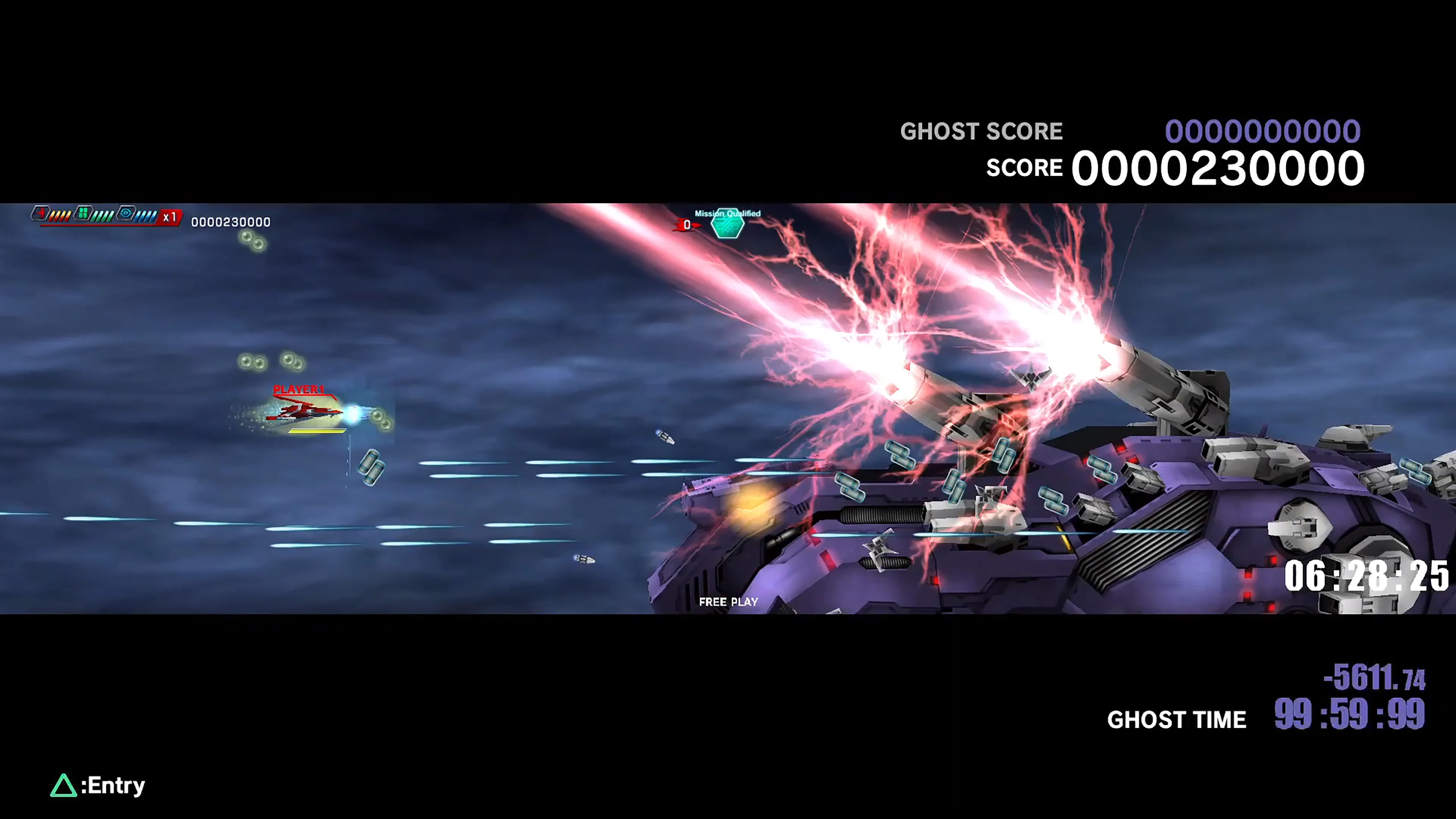The image size is (1456, 819).
Task: Select the SCORE label in the header
Action: [1024, 167]
